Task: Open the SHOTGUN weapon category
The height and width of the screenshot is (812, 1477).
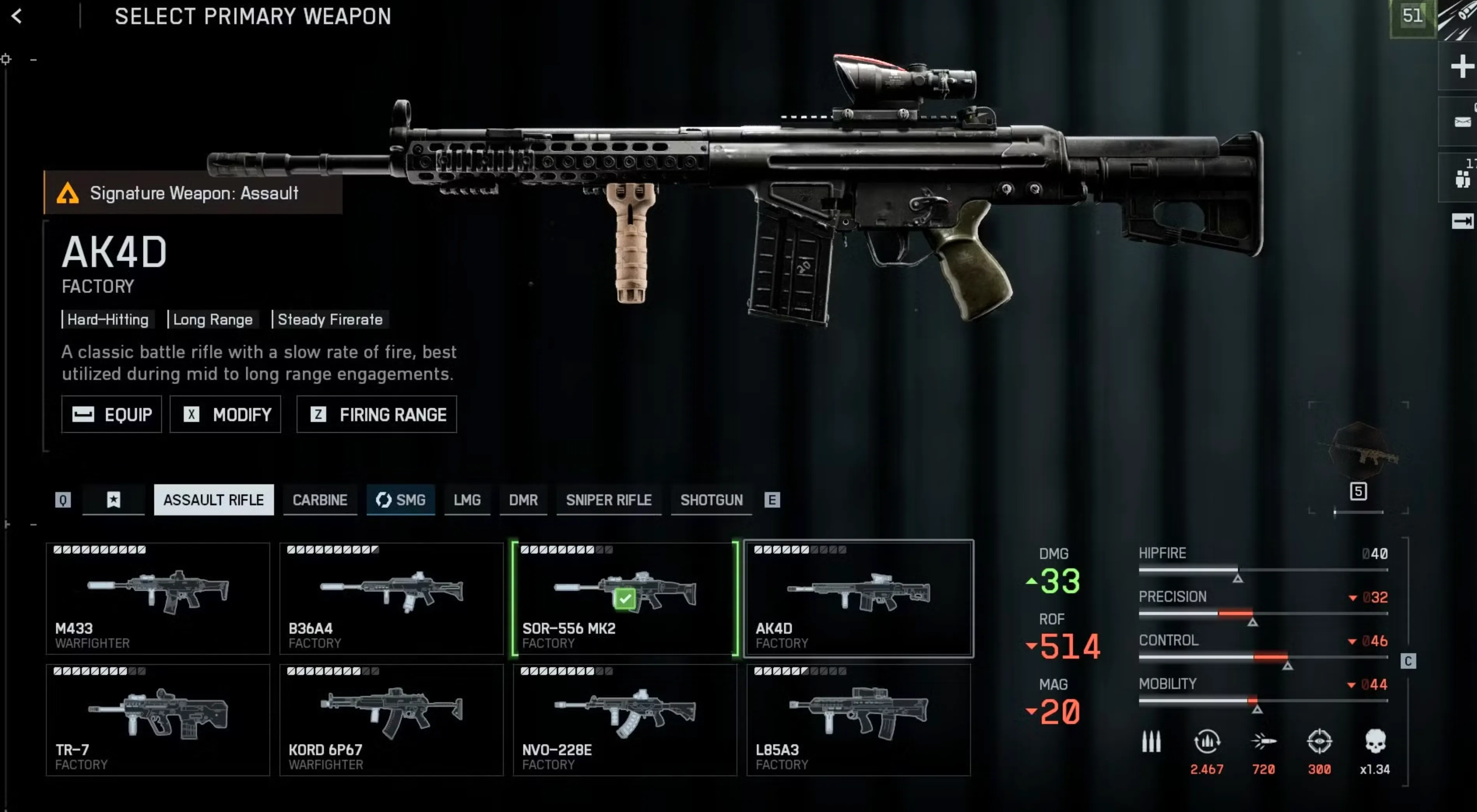Action: click(711, 499)
